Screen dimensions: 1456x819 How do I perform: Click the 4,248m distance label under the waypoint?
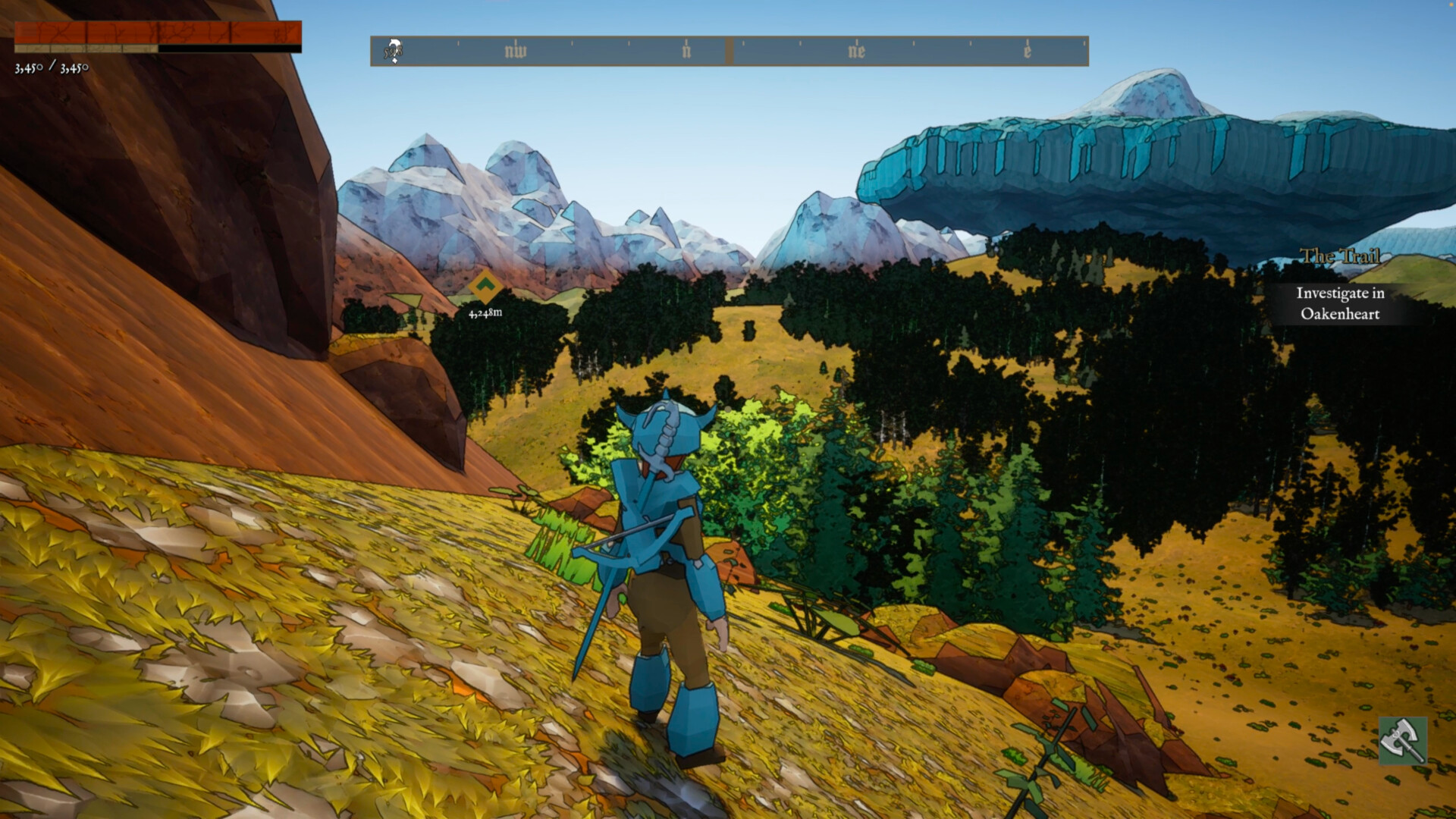coord(485,311)
